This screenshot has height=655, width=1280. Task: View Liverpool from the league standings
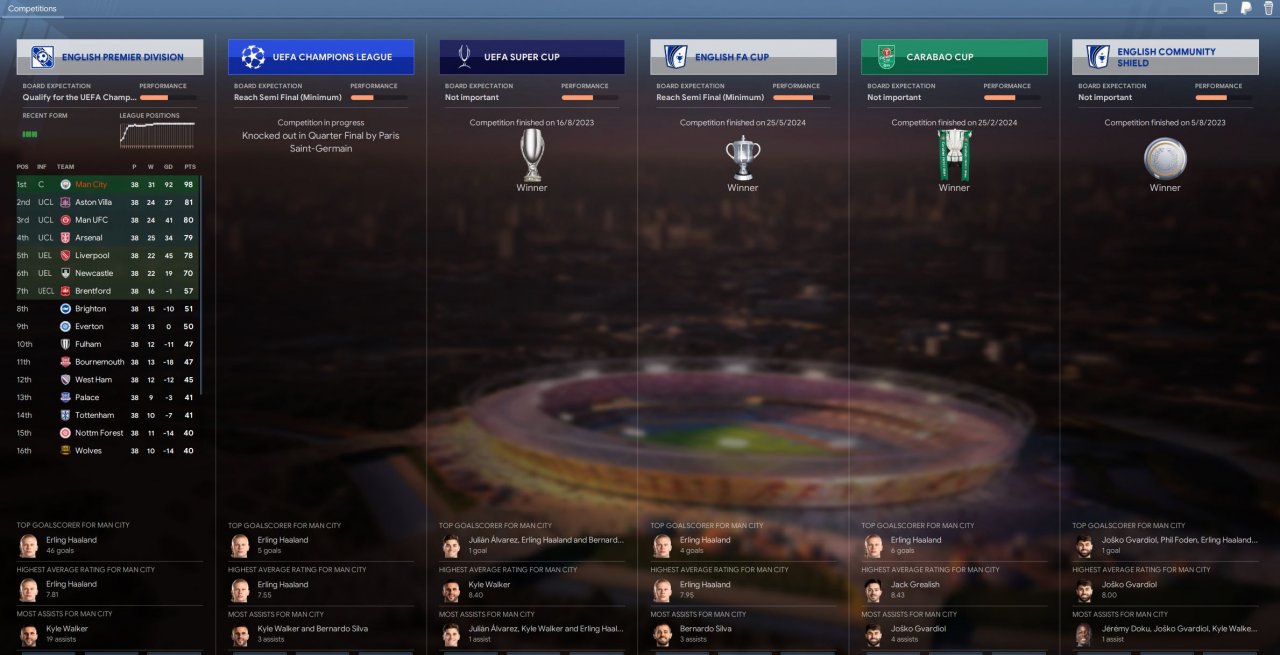click(x=91, y=256)
